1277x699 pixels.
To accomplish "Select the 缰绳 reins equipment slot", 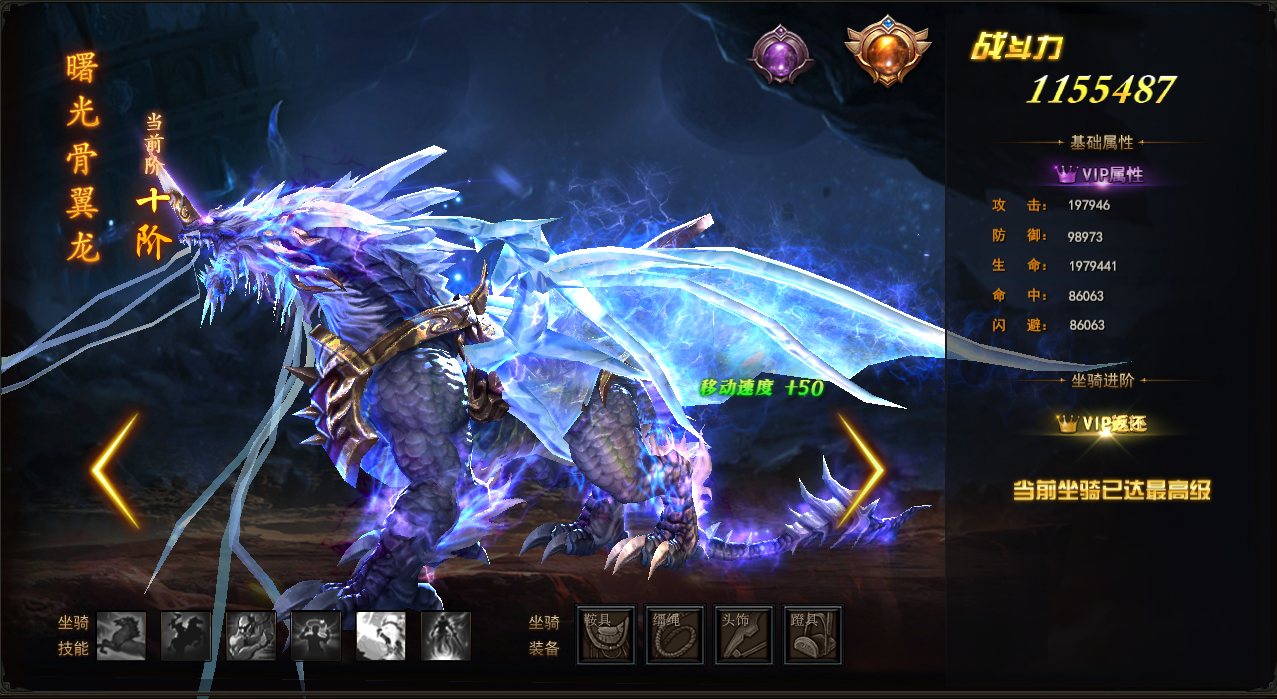I will [675, 635].
